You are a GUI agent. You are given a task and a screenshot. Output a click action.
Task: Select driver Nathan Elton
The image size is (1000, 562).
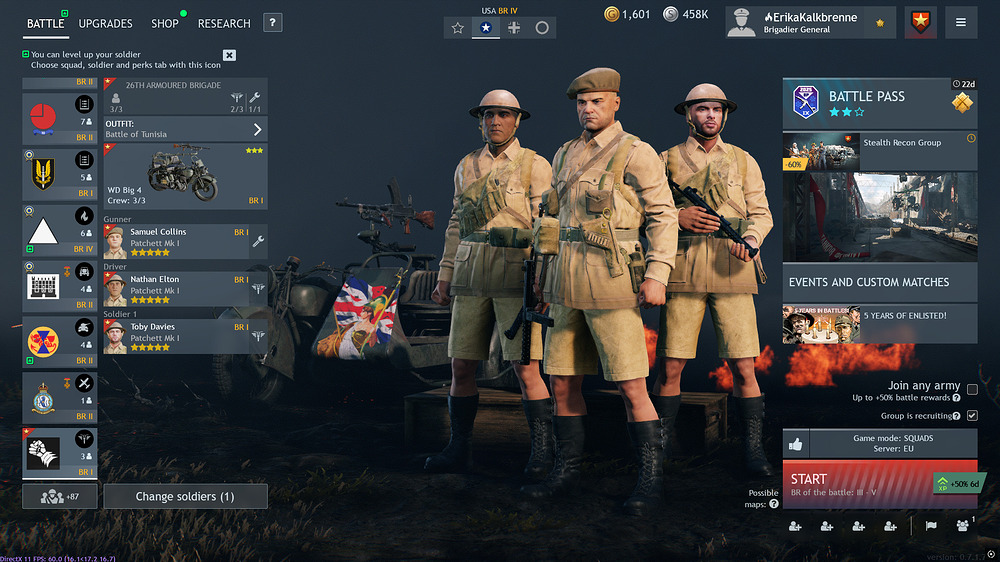177,289
